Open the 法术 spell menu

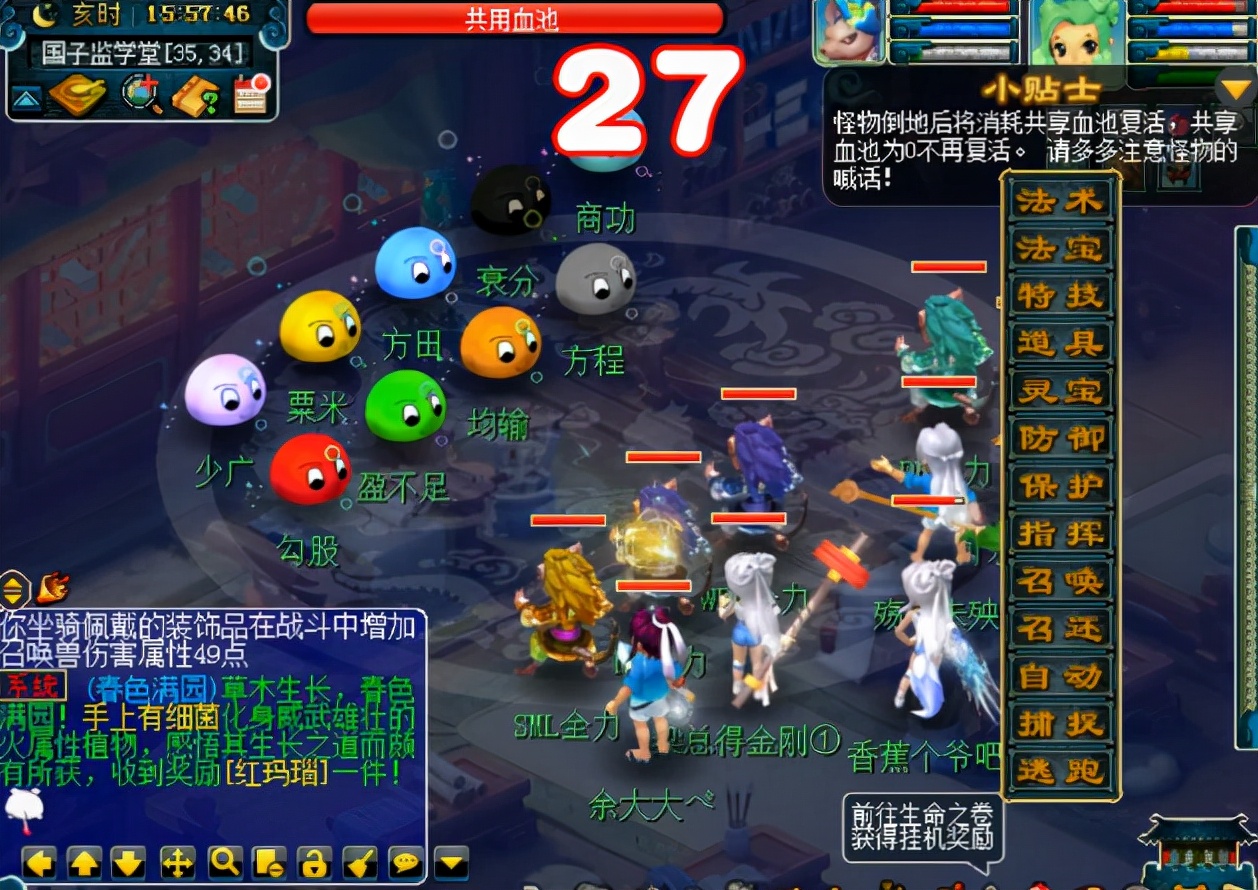coord(1059,202)
